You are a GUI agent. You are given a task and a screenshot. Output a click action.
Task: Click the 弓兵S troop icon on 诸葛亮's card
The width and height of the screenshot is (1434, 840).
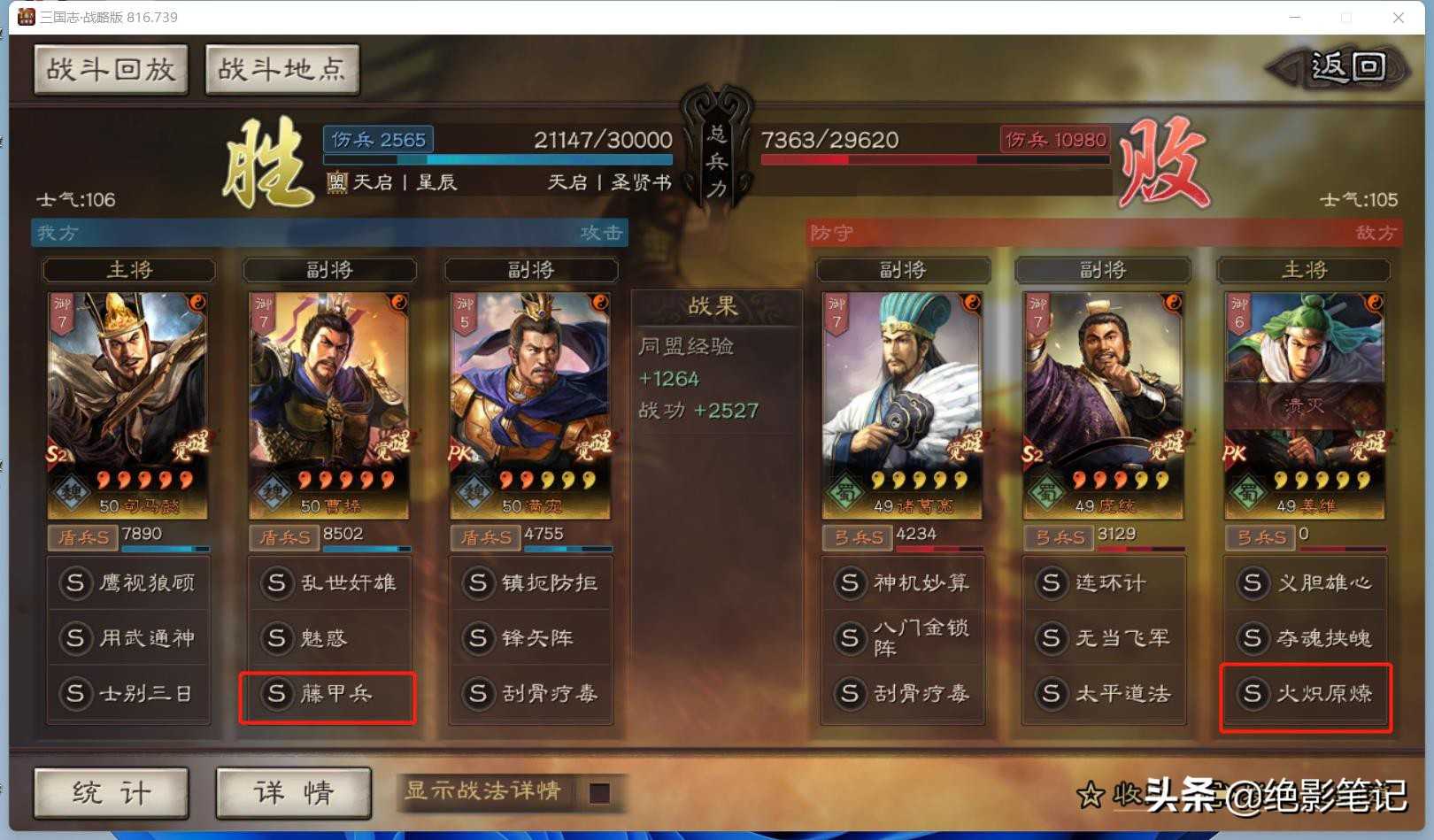click(857, 536)
